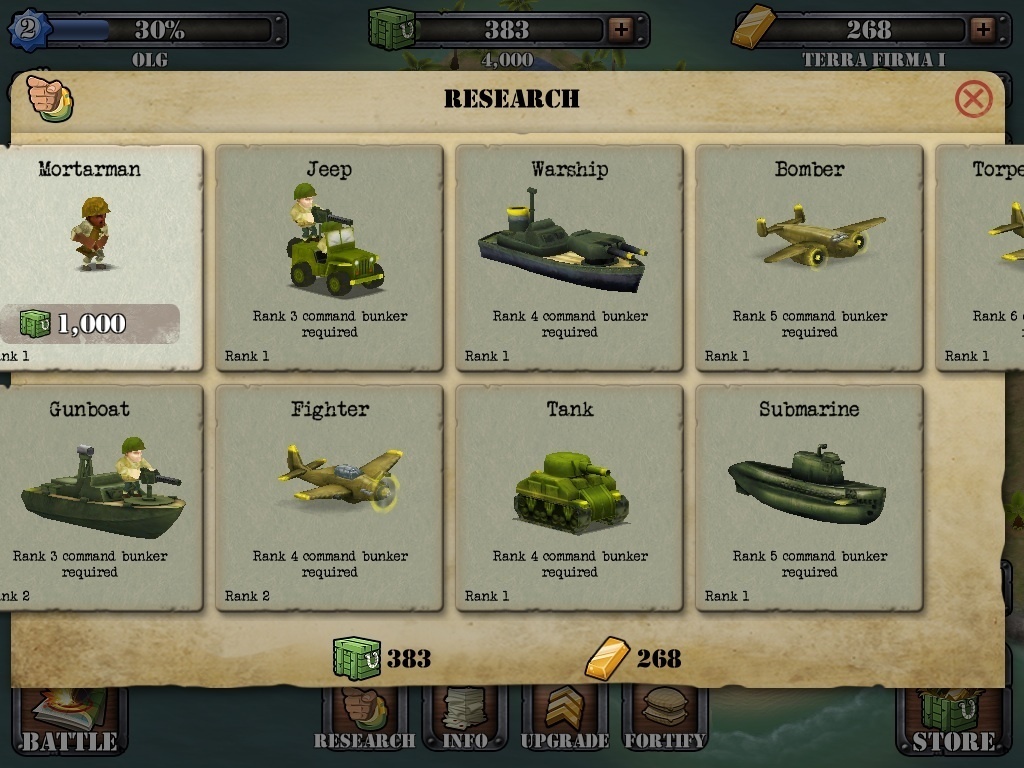Add more gold bars with plus button
The height and width of the screenshot is (768, 1024).
coord(982,30)
